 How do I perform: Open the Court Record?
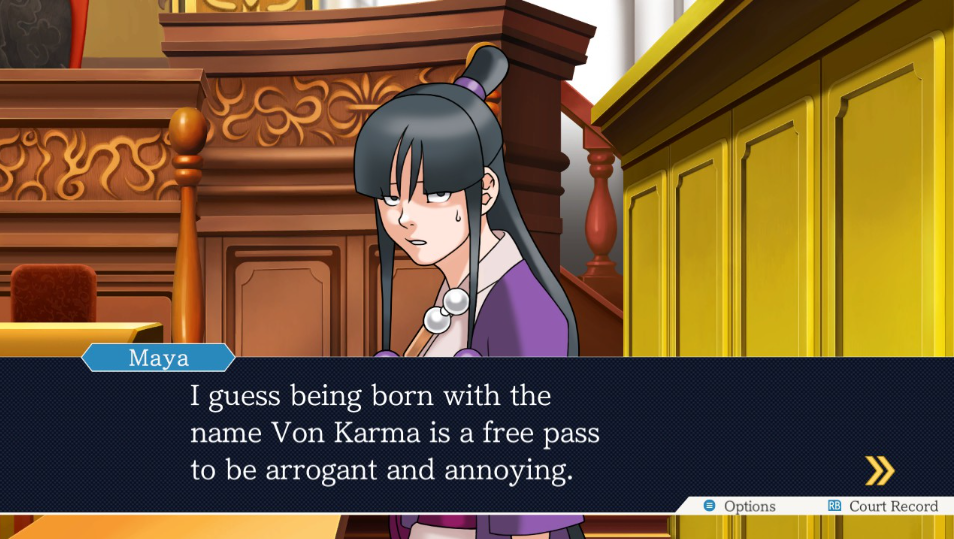(x=883, y=506)
